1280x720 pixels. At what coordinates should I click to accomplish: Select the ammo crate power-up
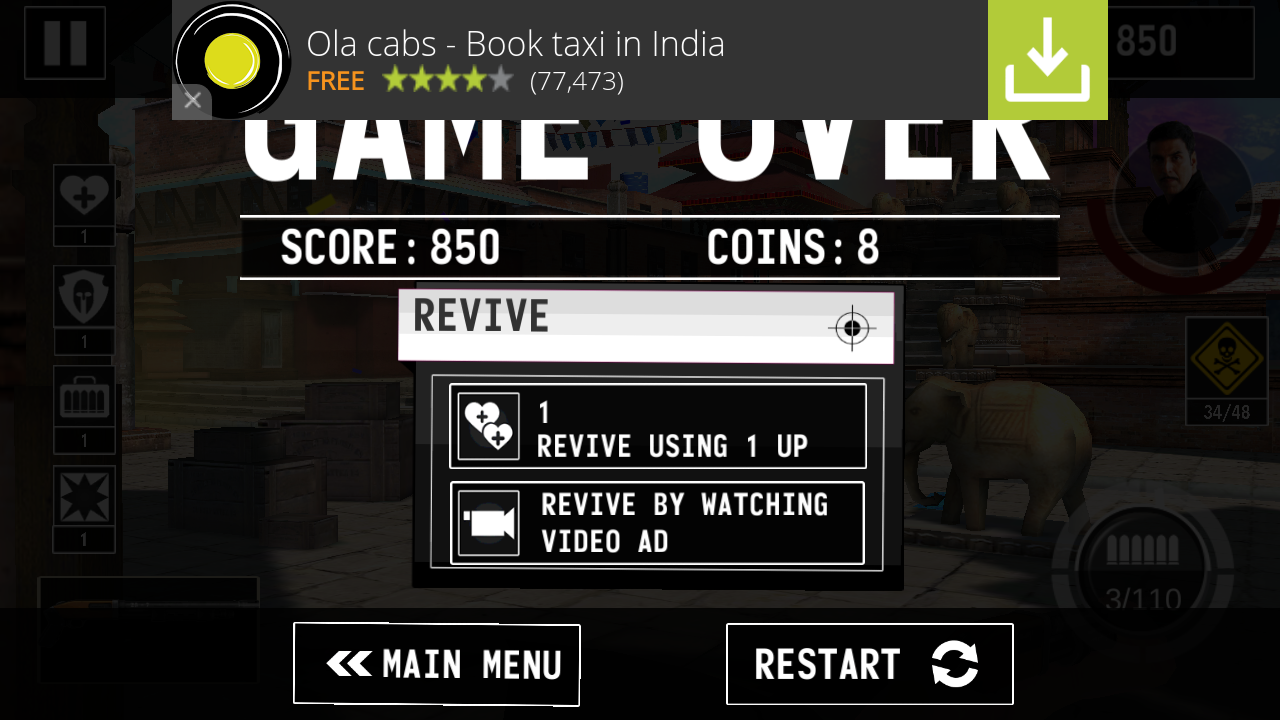tap(84, 397)
